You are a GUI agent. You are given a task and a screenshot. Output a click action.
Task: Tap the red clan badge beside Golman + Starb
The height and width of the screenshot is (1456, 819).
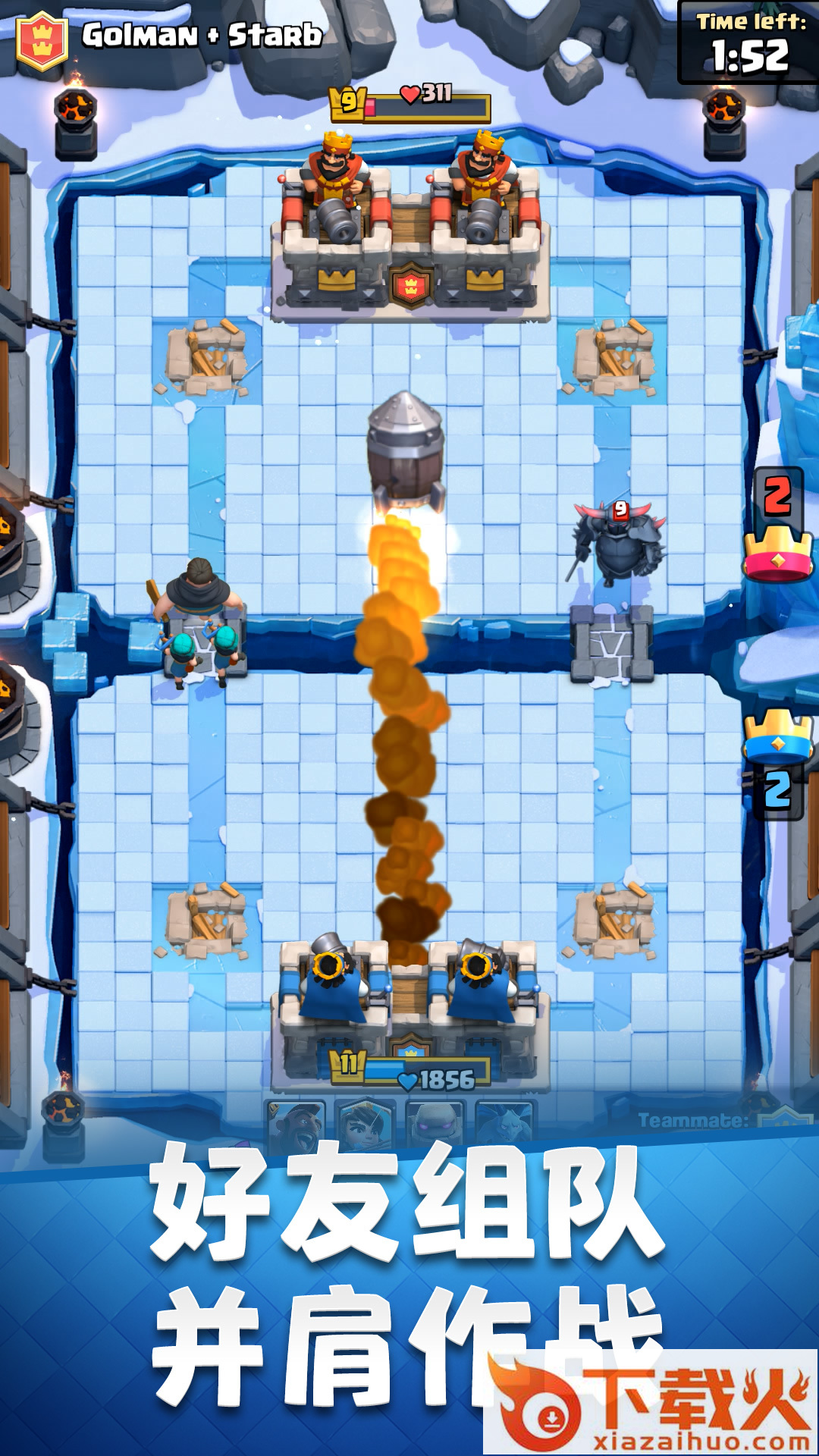(x=42, y=40)
